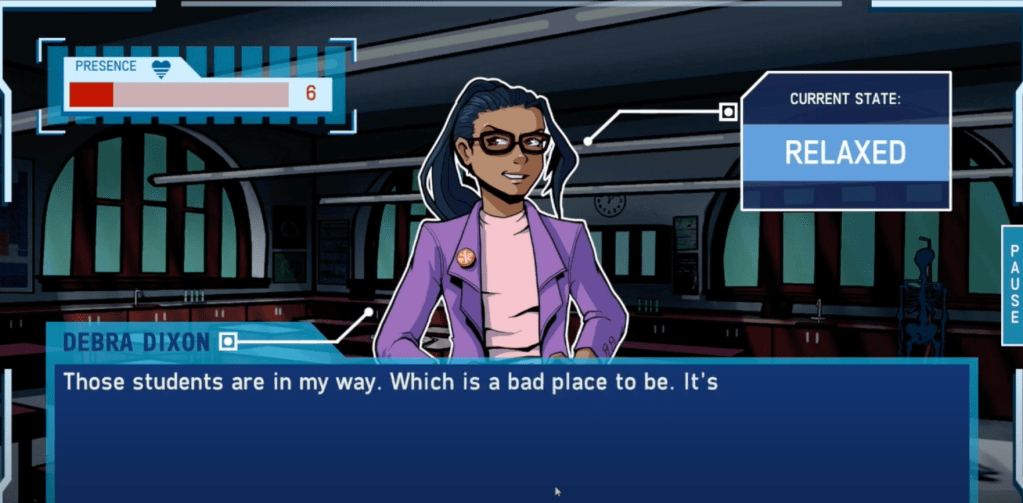Open the PAUSE tab on the right edge
Screen dimensions: 1023x503
click(x=1012, y=285)
